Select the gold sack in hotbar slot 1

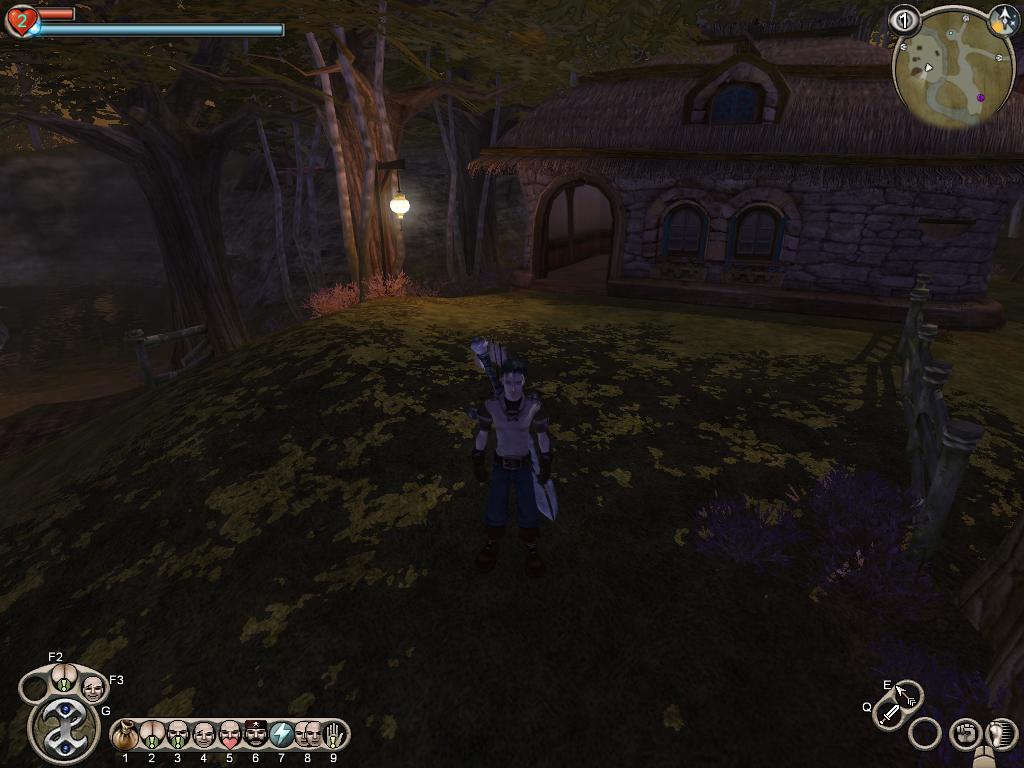[x=126, y=735]
